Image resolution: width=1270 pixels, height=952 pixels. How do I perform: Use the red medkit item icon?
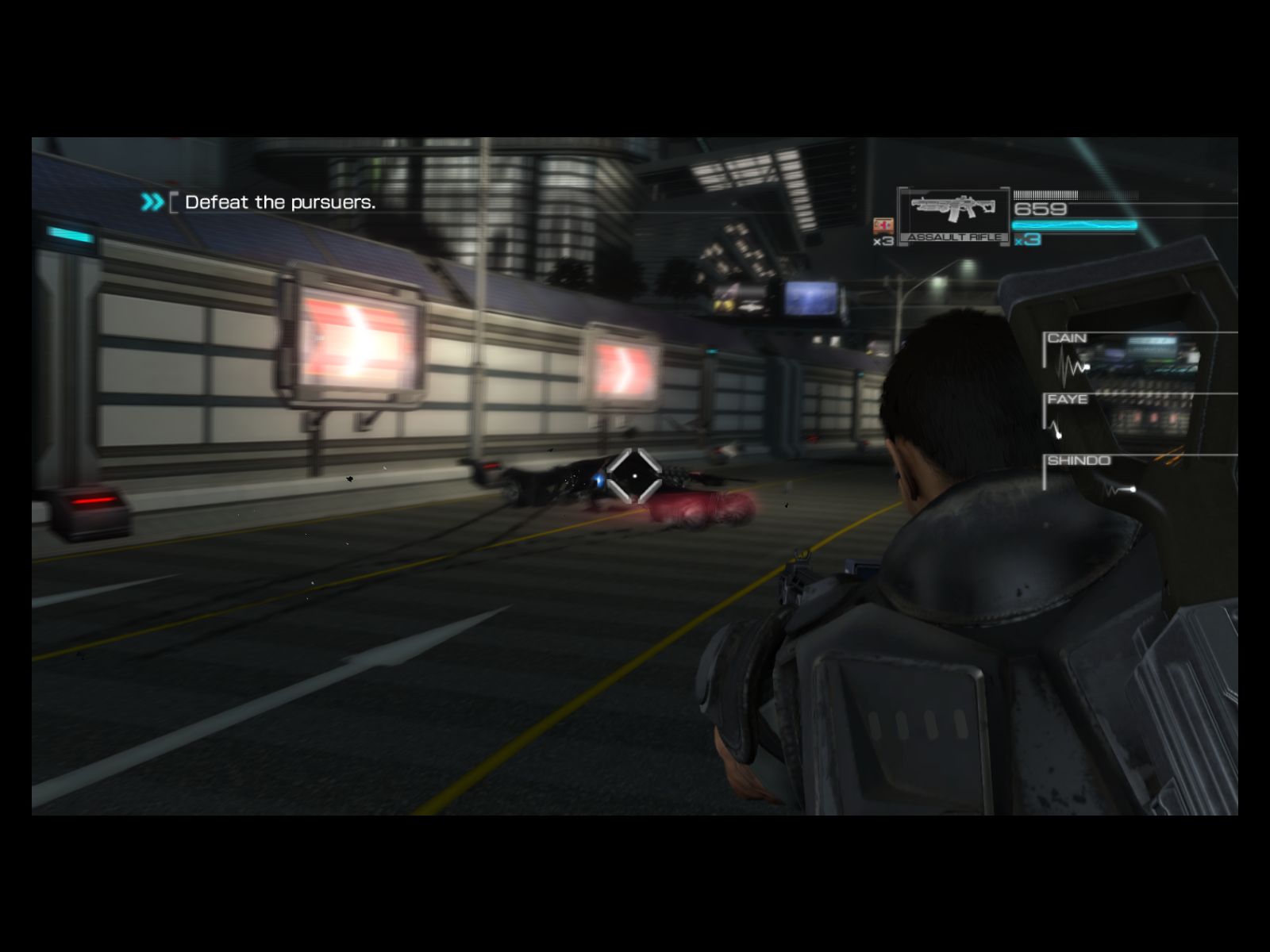coord(883,225)
